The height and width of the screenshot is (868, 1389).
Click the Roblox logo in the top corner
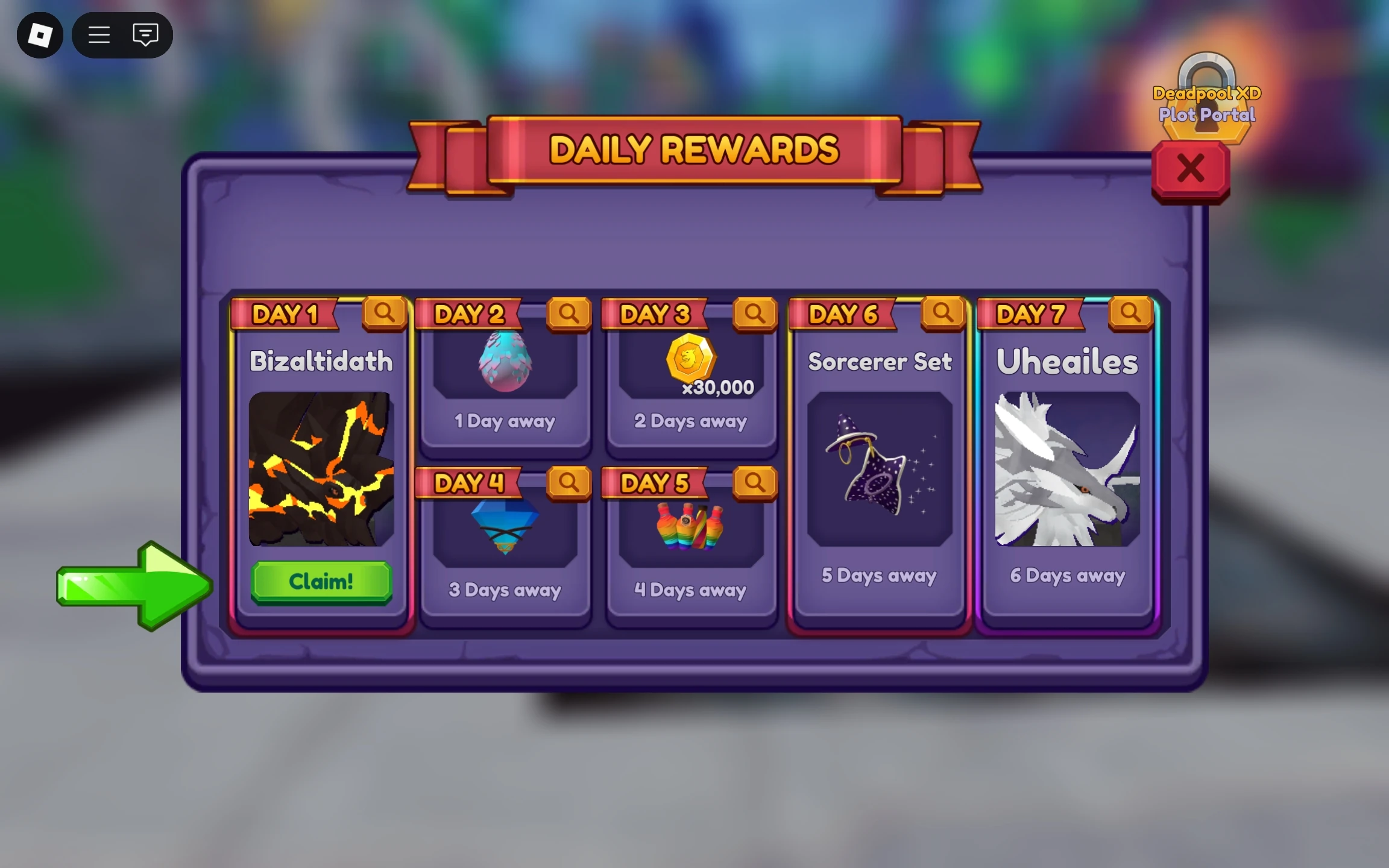coord(40,35)
